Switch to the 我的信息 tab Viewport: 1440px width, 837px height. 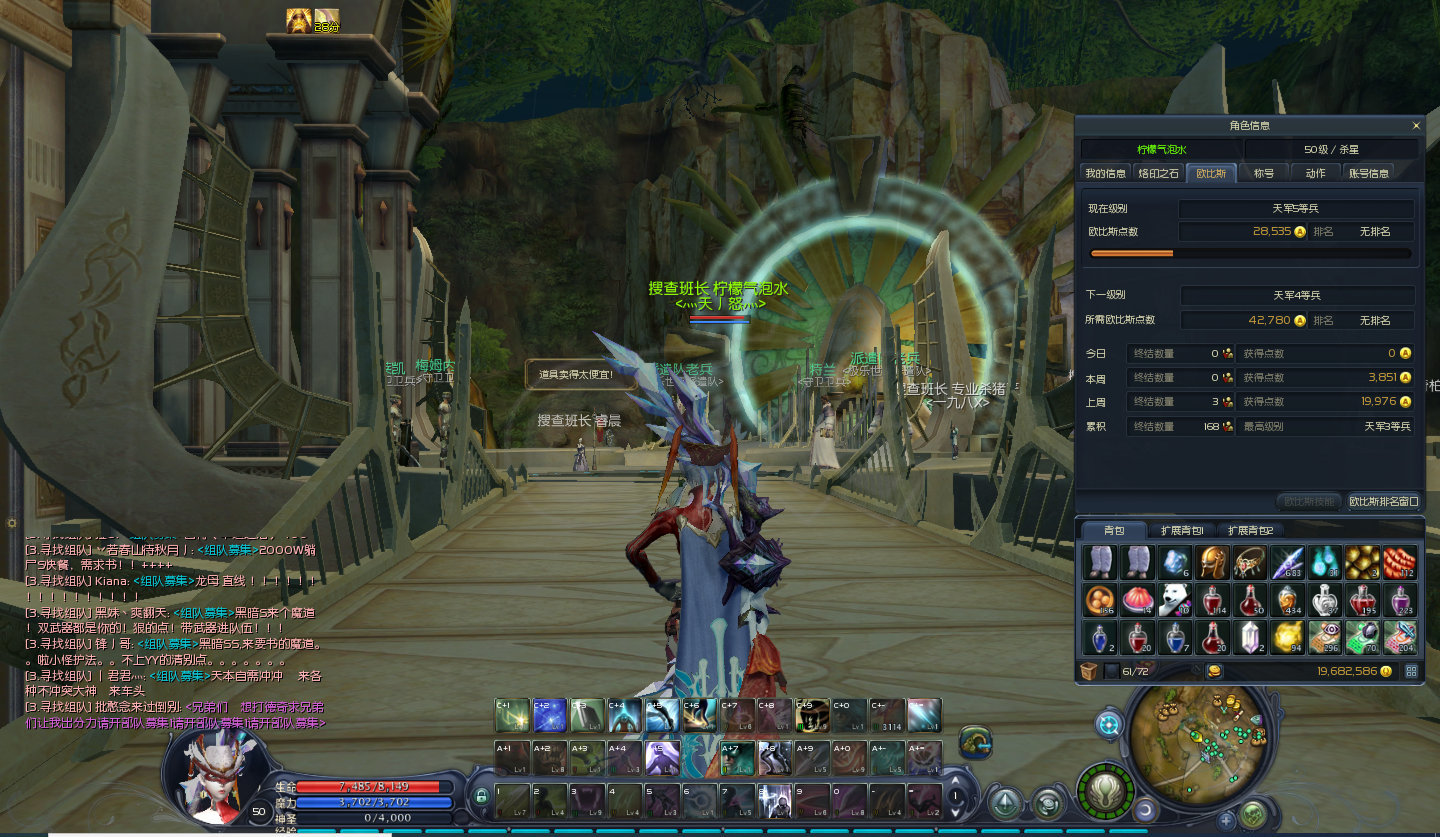coord(1105,173)
